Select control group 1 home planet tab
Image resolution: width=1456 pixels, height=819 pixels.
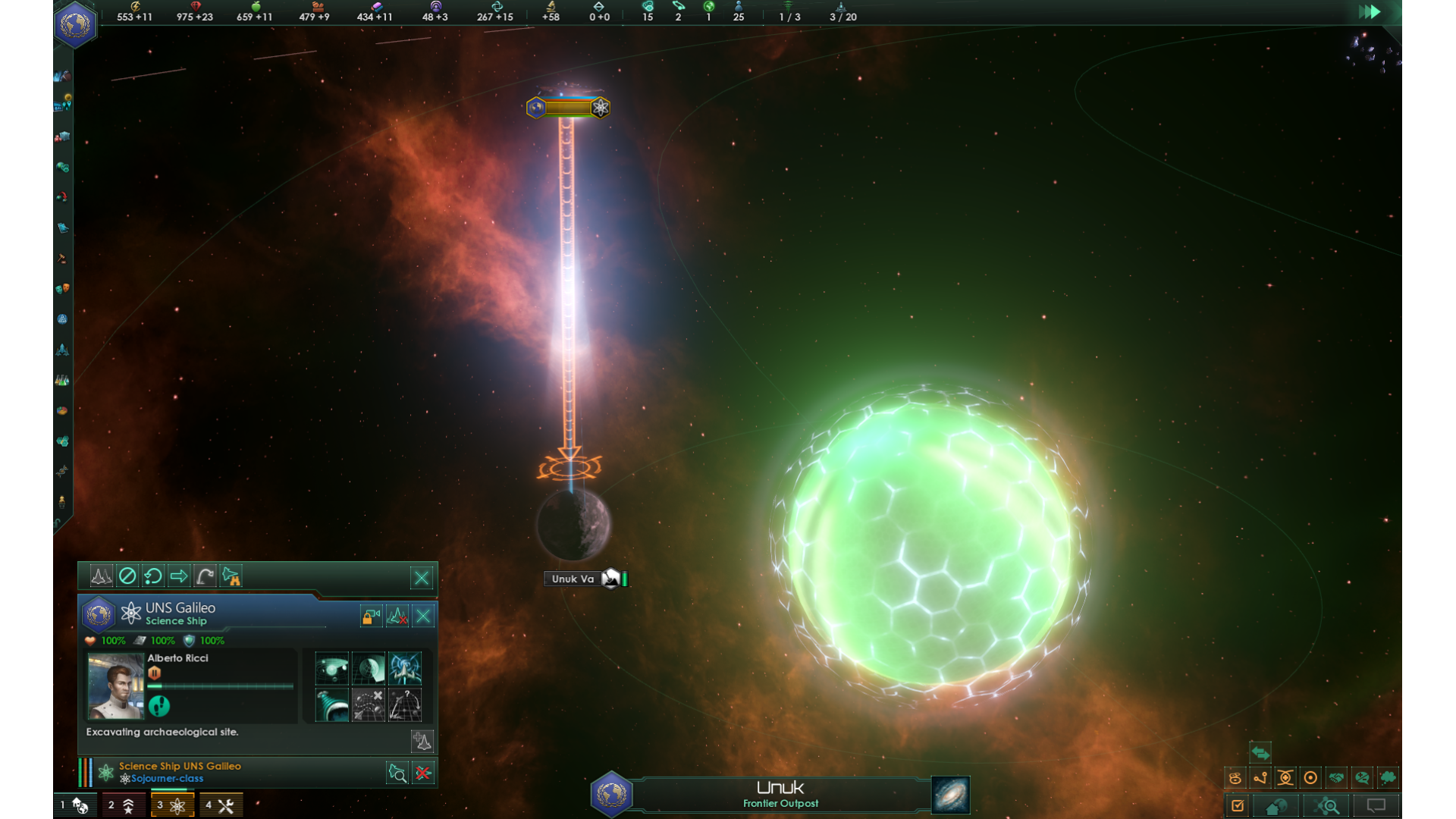click(75, 805)
